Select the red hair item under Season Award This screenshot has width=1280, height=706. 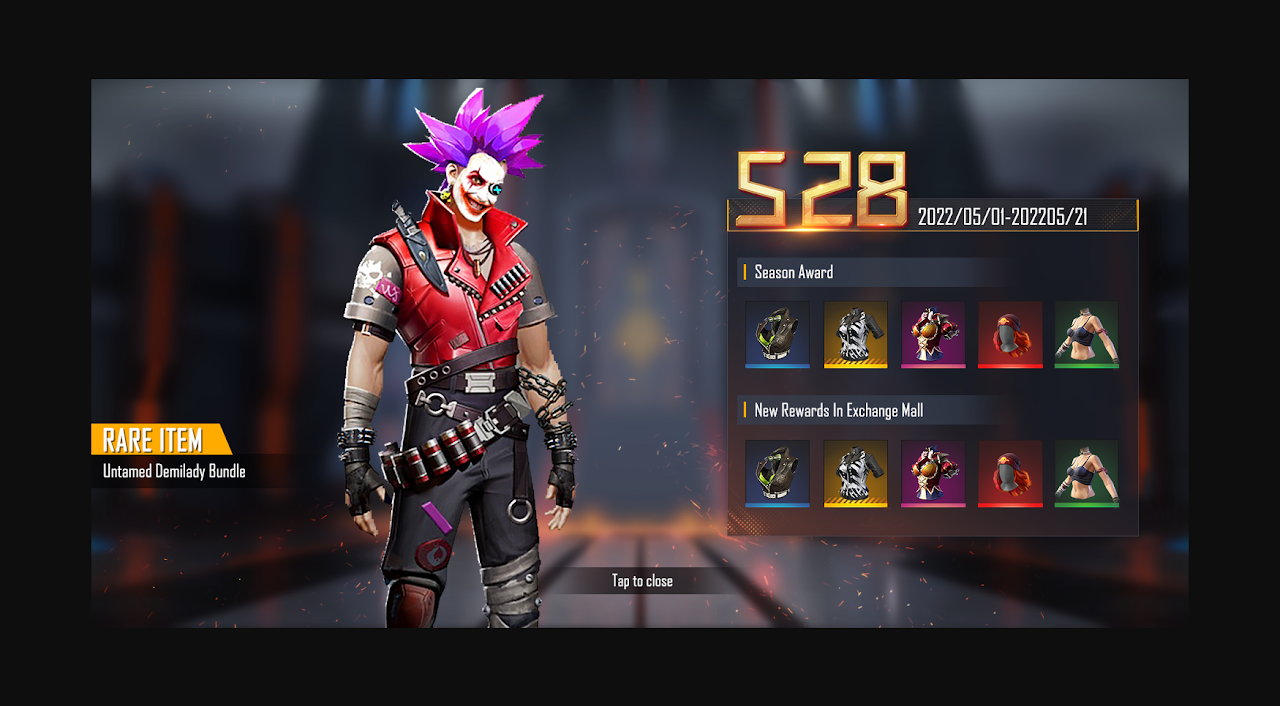click(1010, 334)
